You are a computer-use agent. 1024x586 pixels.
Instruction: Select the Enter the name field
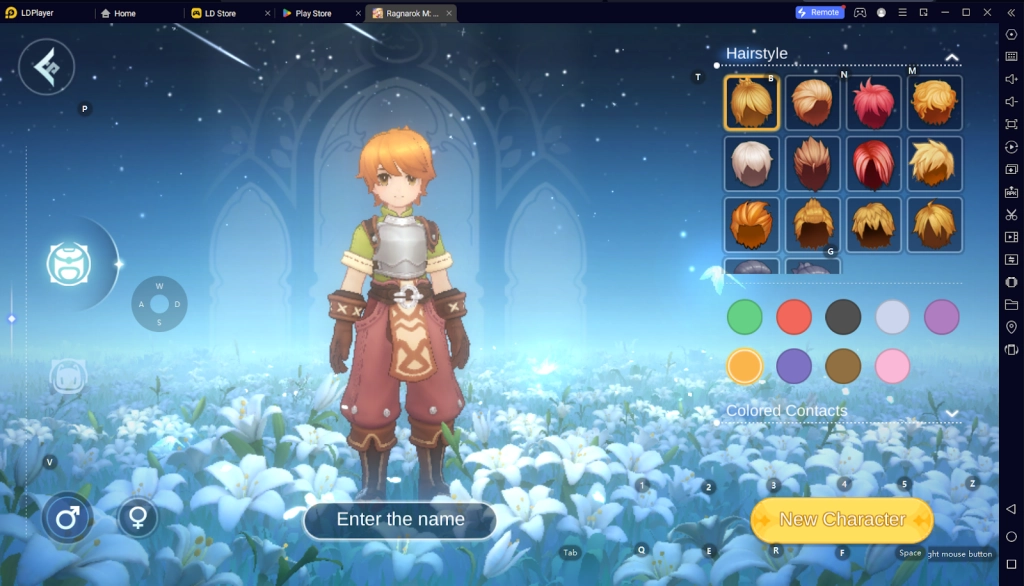pos(400,520)
